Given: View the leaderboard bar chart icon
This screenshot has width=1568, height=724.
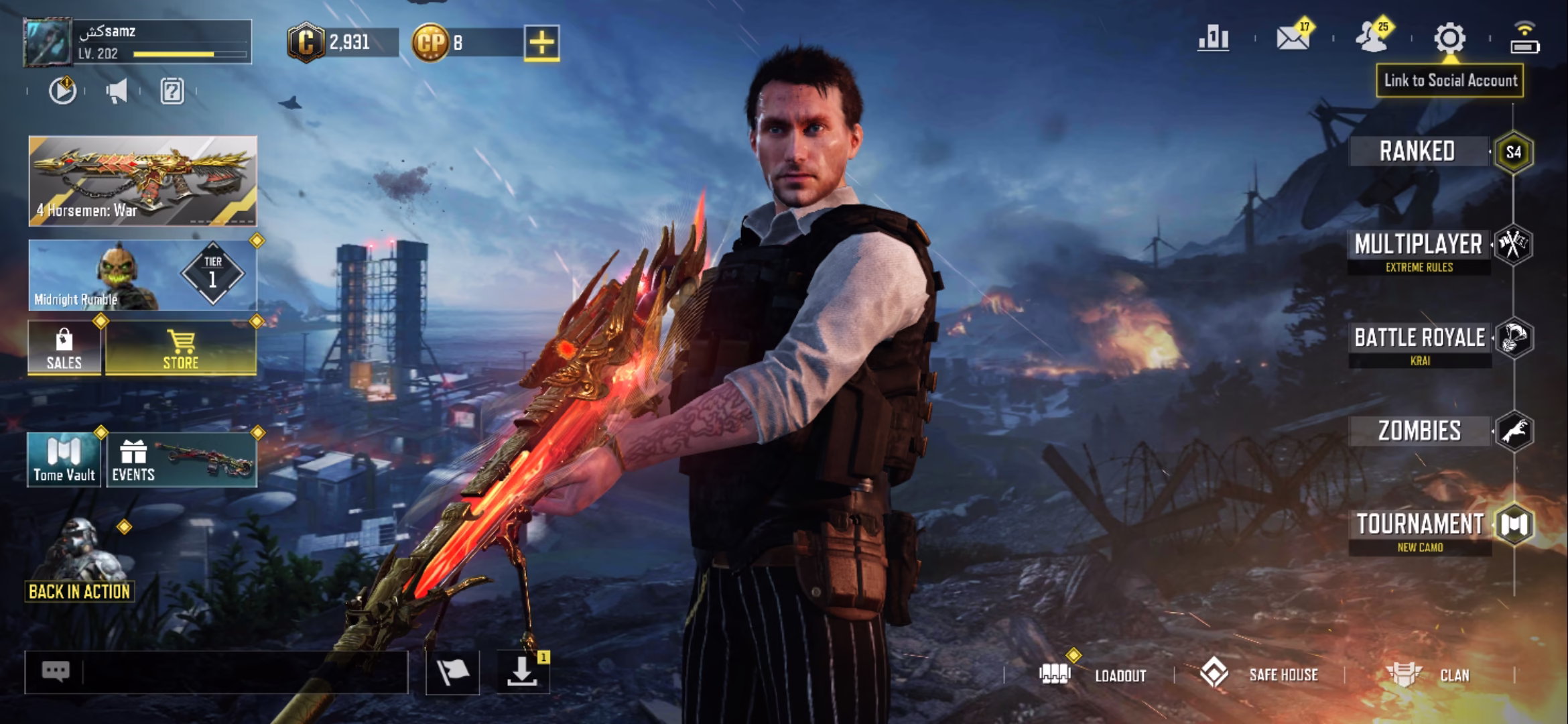Looking at the screenshot, I should 1214,39.
